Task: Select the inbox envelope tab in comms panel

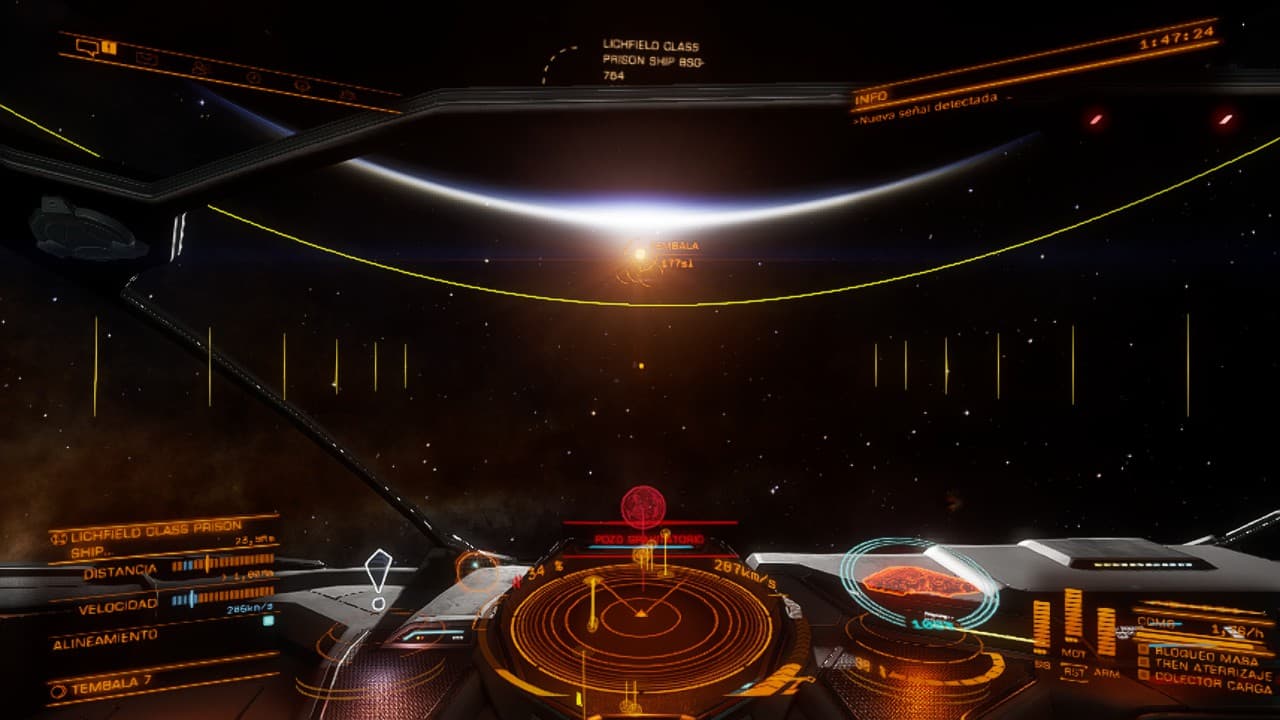Action: tap(147, 58)
